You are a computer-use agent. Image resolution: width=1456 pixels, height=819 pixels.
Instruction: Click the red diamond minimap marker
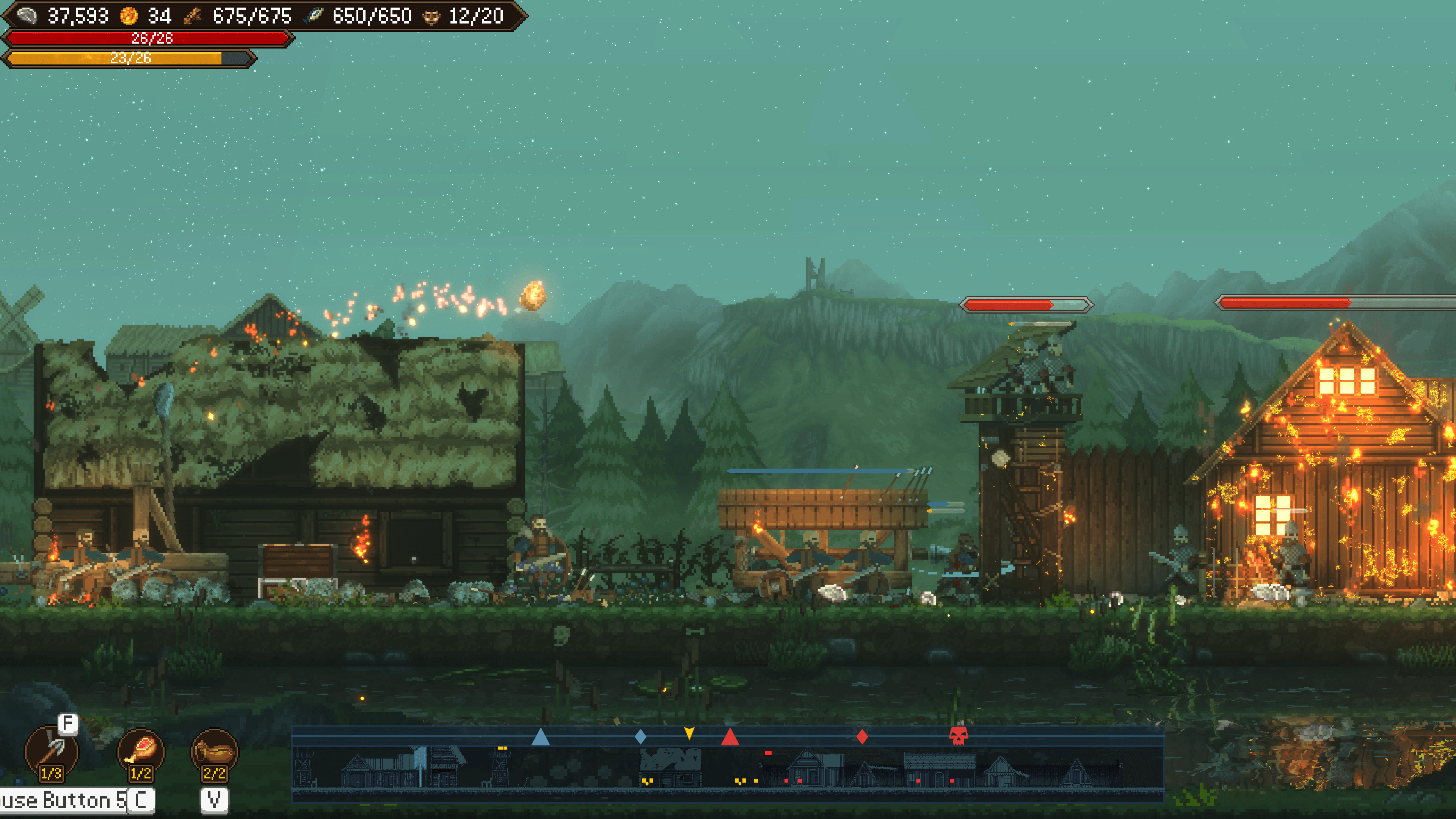pos(862,736)
